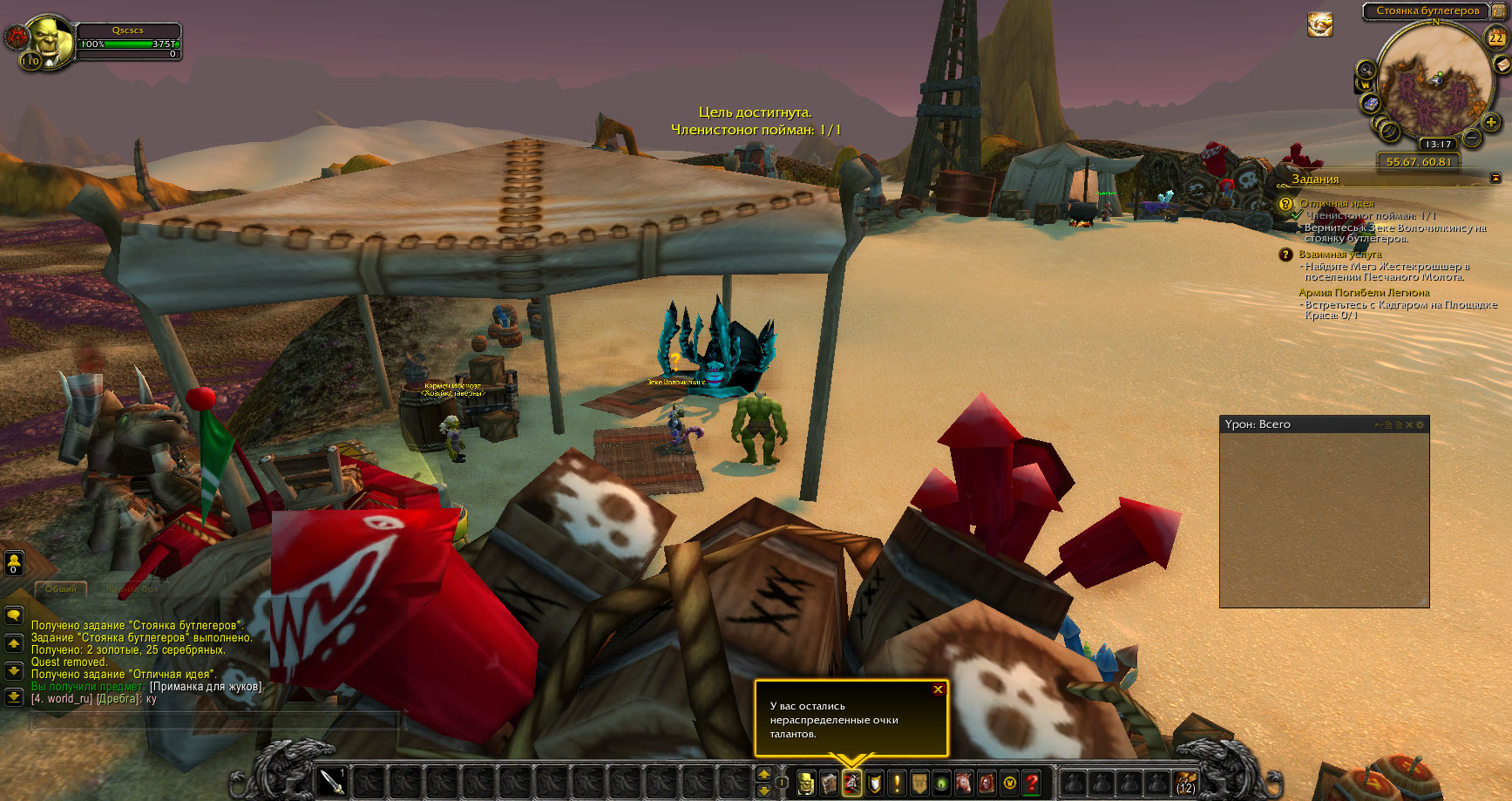Open the quest log exclamation mark button

point(897,783)
